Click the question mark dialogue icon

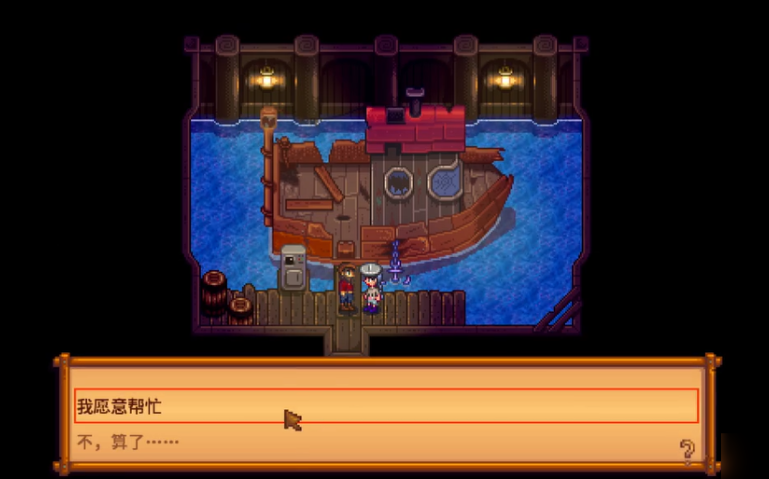[687, 449]
